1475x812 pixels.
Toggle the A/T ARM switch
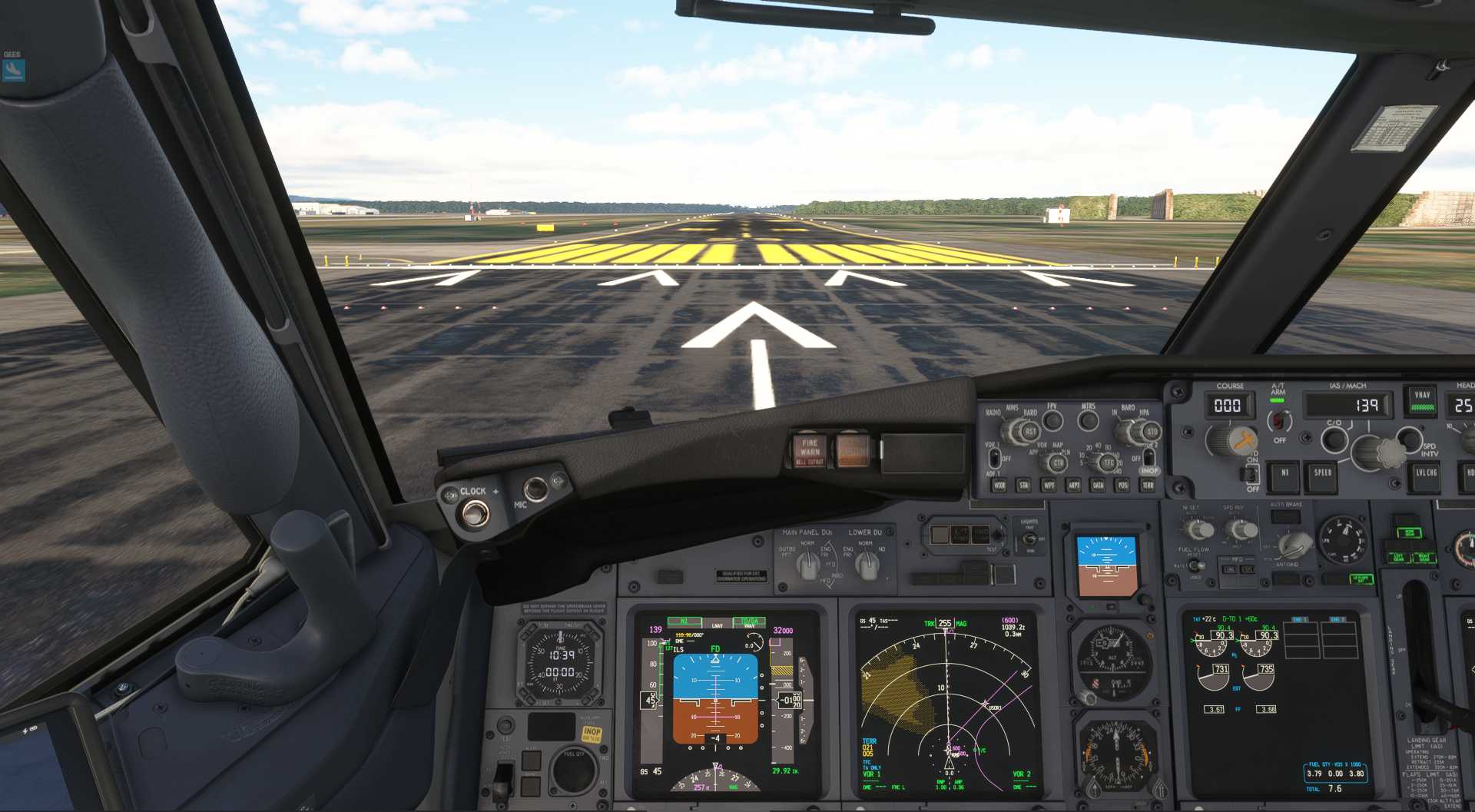[x=1279, y=421]
